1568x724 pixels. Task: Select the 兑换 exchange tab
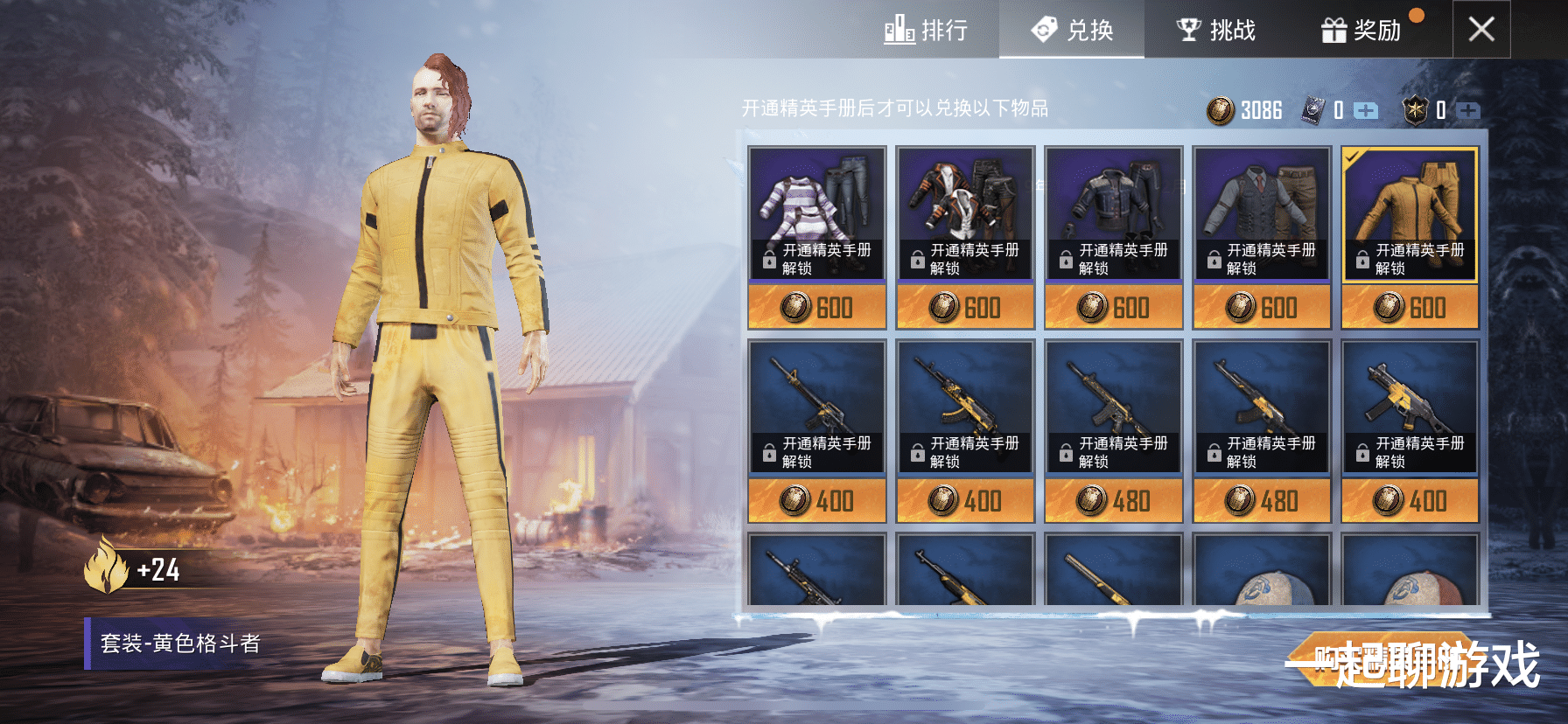(x=1072, y=31)
